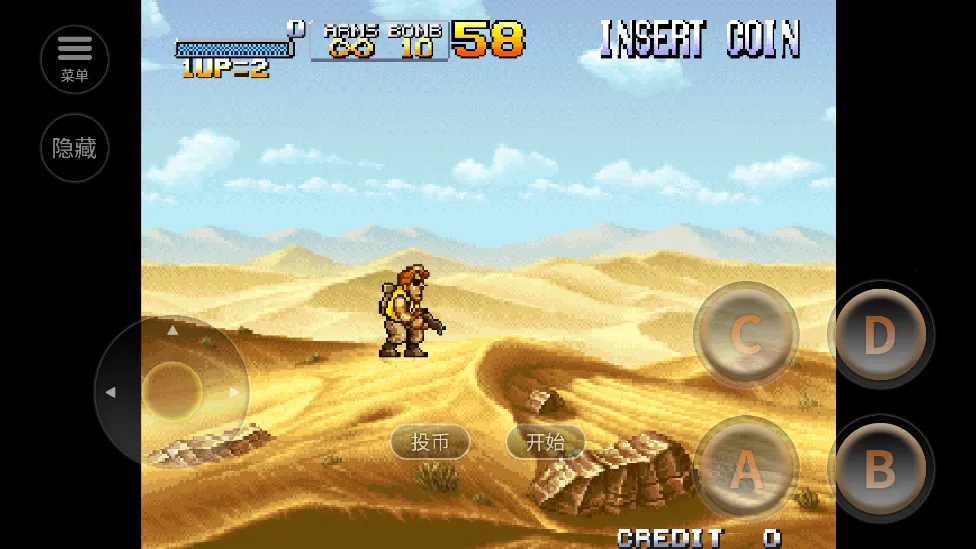Viewport: 976px width, 549px height.
Task: Tap the 隐藏 hide controls button
Action: [x=75, y=148]
